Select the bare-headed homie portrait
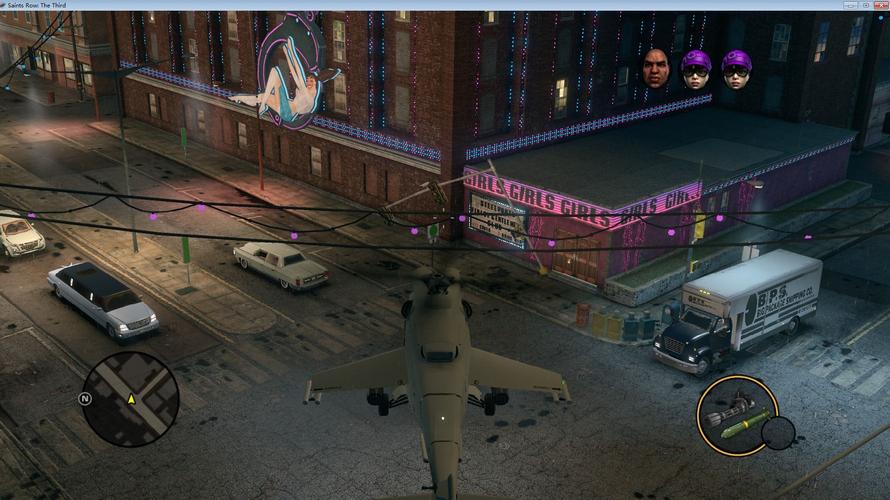This screenshot has width=890, height=500. click(x=656, y=67)
